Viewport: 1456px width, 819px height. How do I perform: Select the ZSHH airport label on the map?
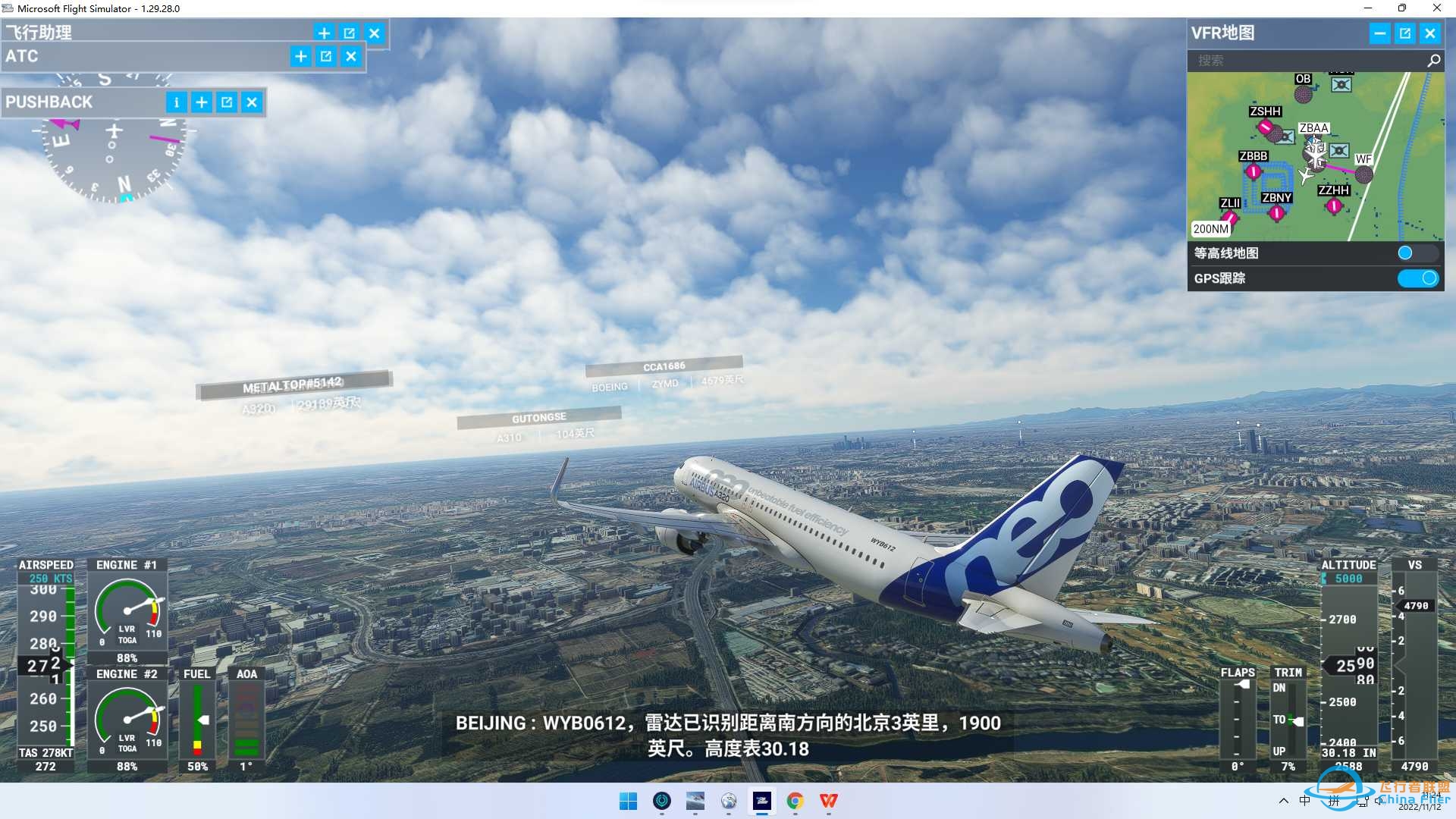(1266, 111)
